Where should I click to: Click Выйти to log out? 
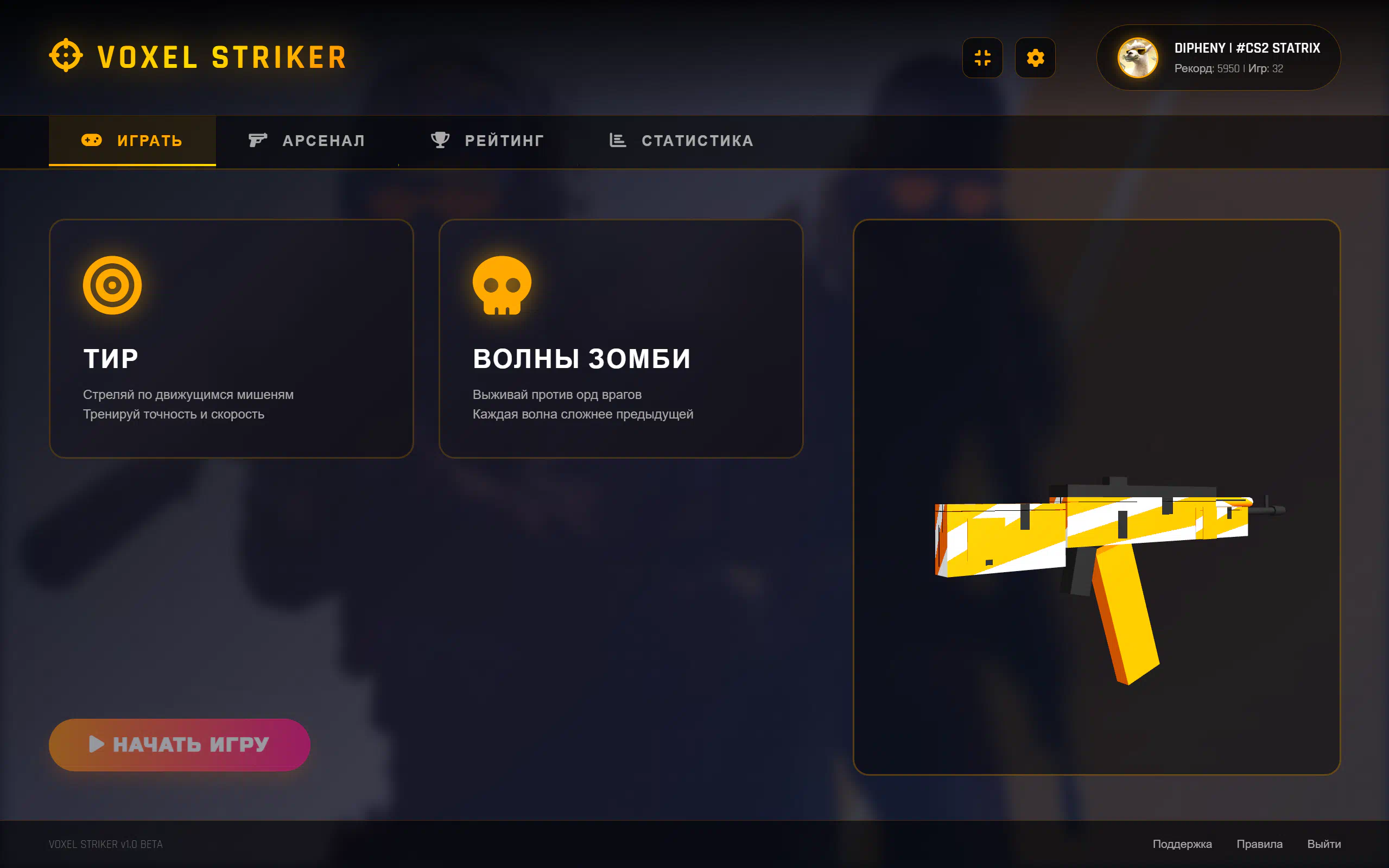coord(1323,844)
